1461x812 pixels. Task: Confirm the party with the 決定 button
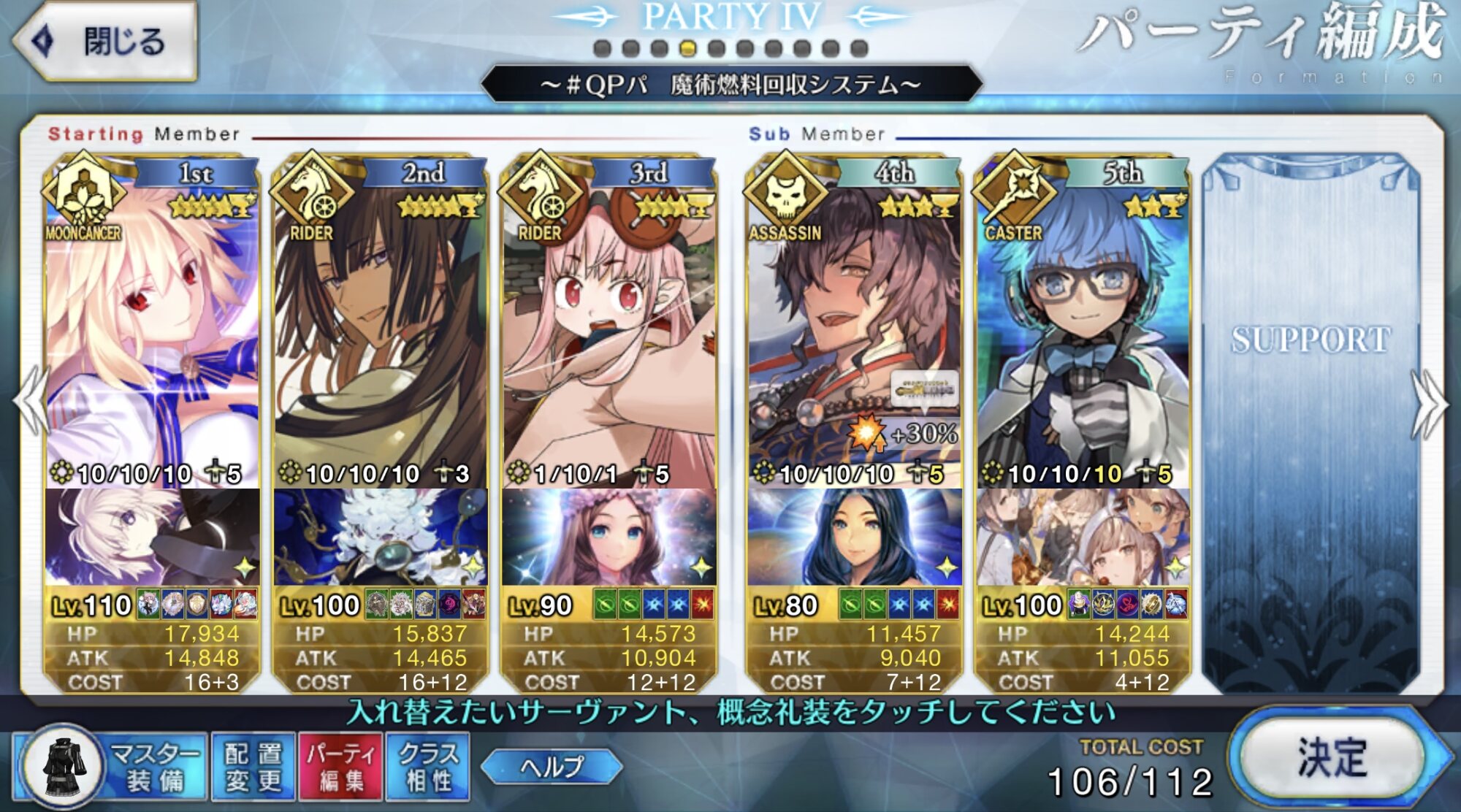click(1331, 758)
